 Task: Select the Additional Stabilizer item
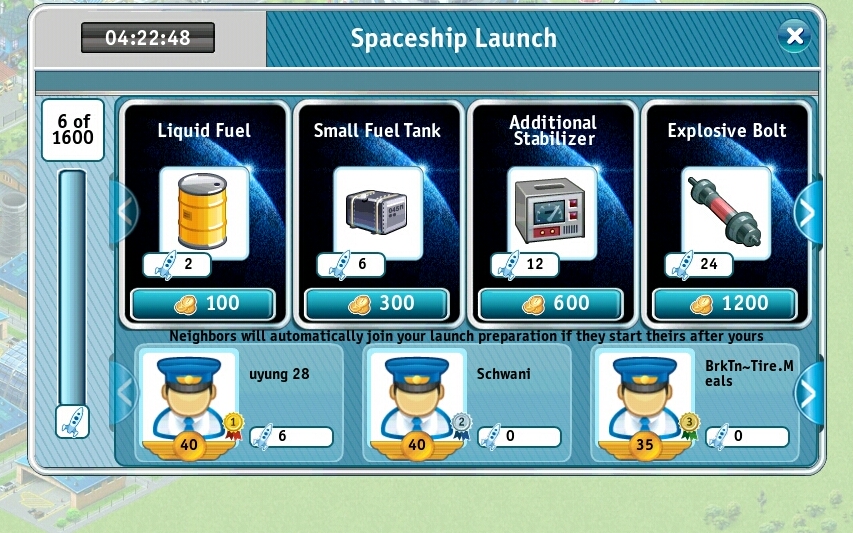pos(551,212)
